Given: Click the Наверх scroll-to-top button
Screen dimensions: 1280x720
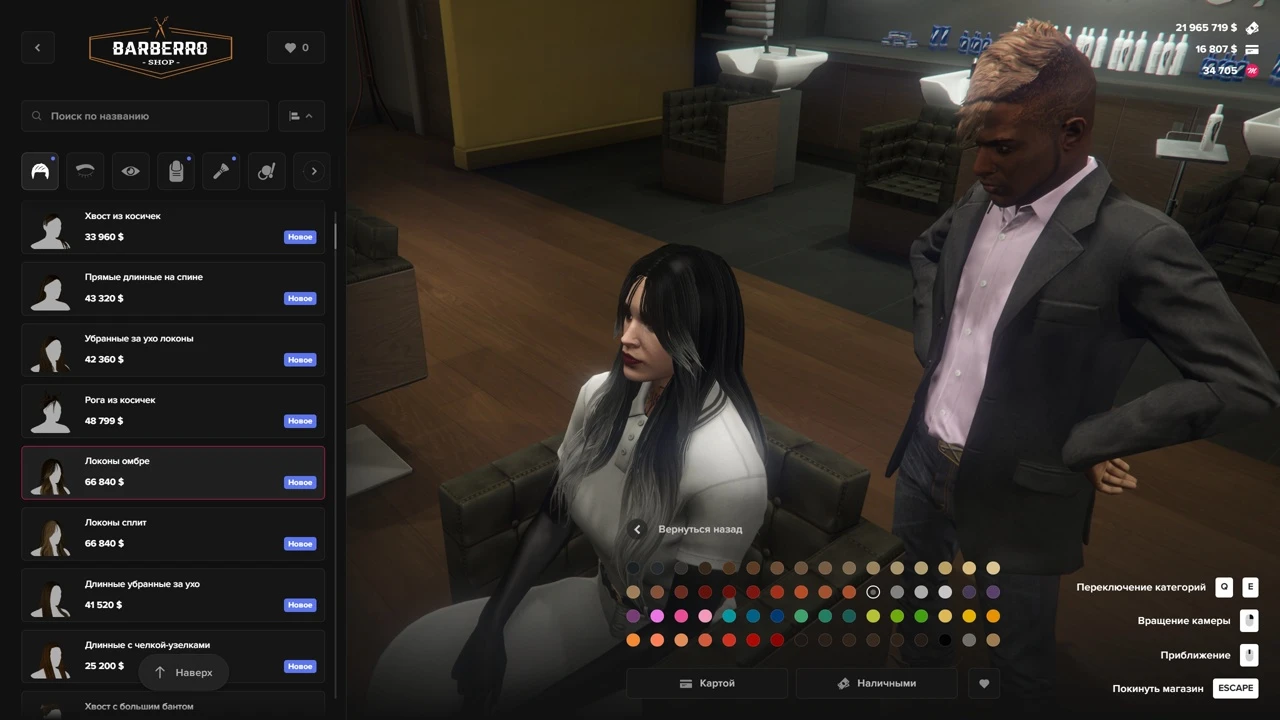Looking at the screenshot, I should pyautogui.click(x=183, y=673).
